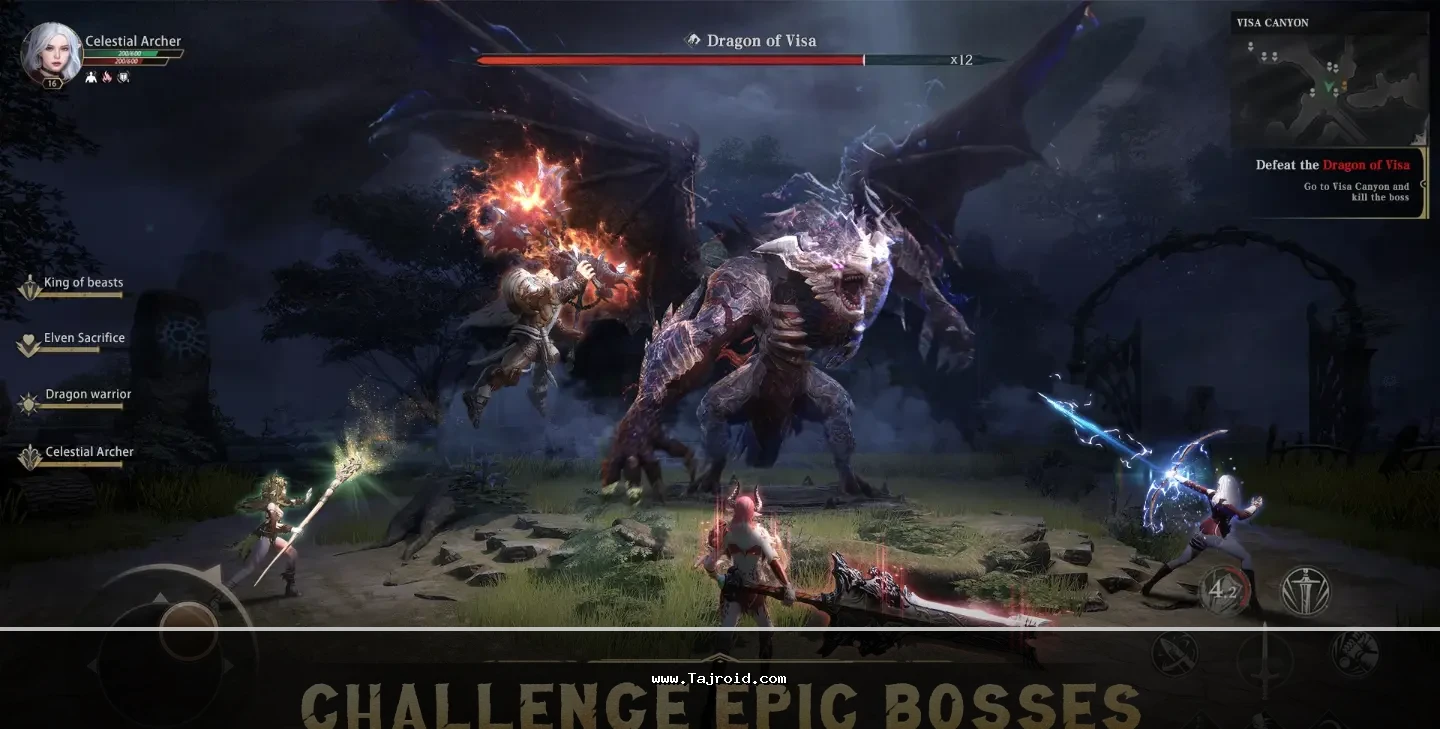Image resolution: width=1440 pixels, height=729 pixels.
Task: Activate the dagger slash skill button
Action: (x=1175, y=655)
